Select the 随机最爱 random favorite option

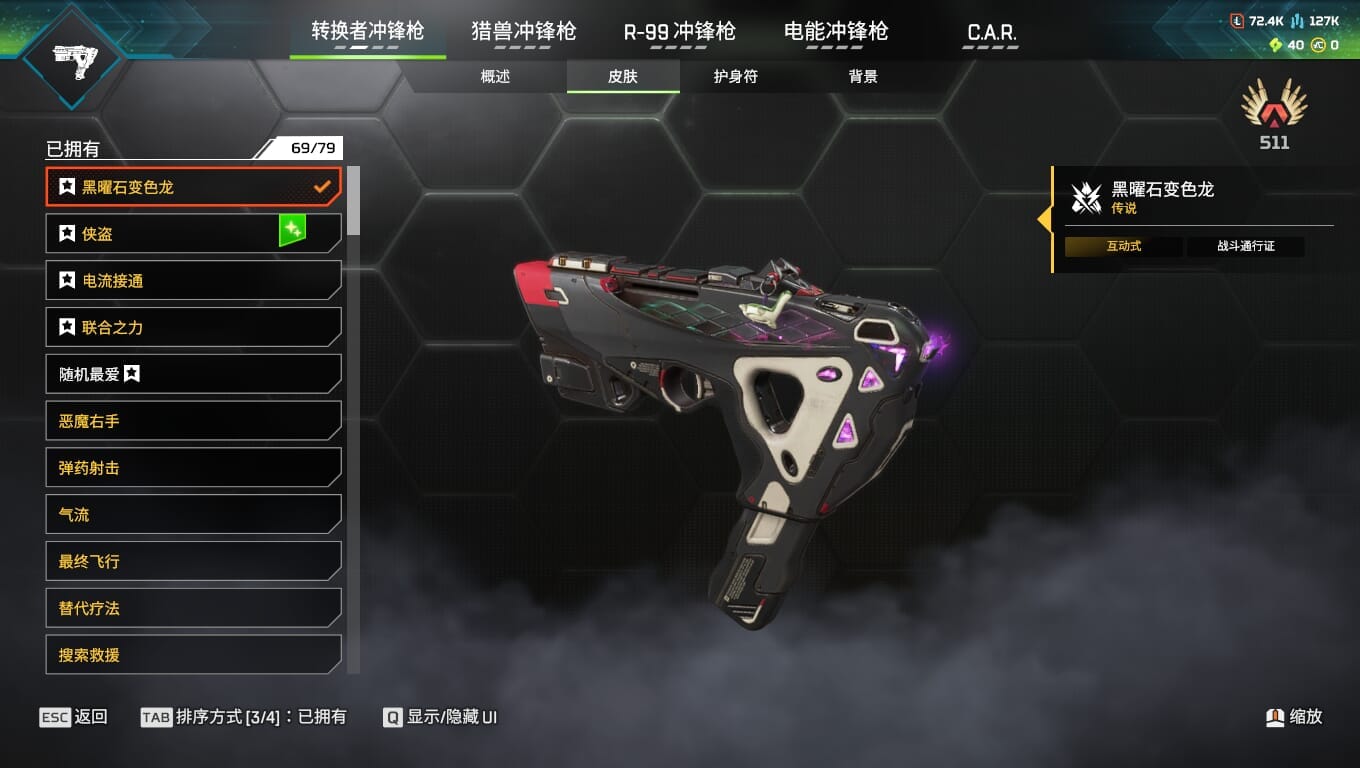[x=193, y=374]
